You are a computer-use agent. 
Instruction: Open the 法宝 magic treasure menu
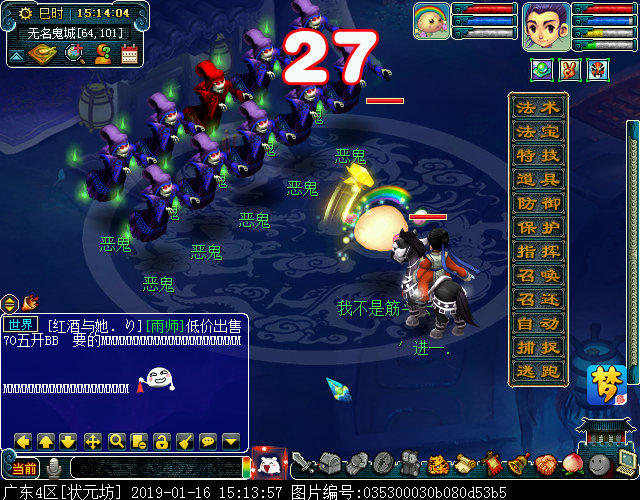pyautogui.click(x=538, y=132)
